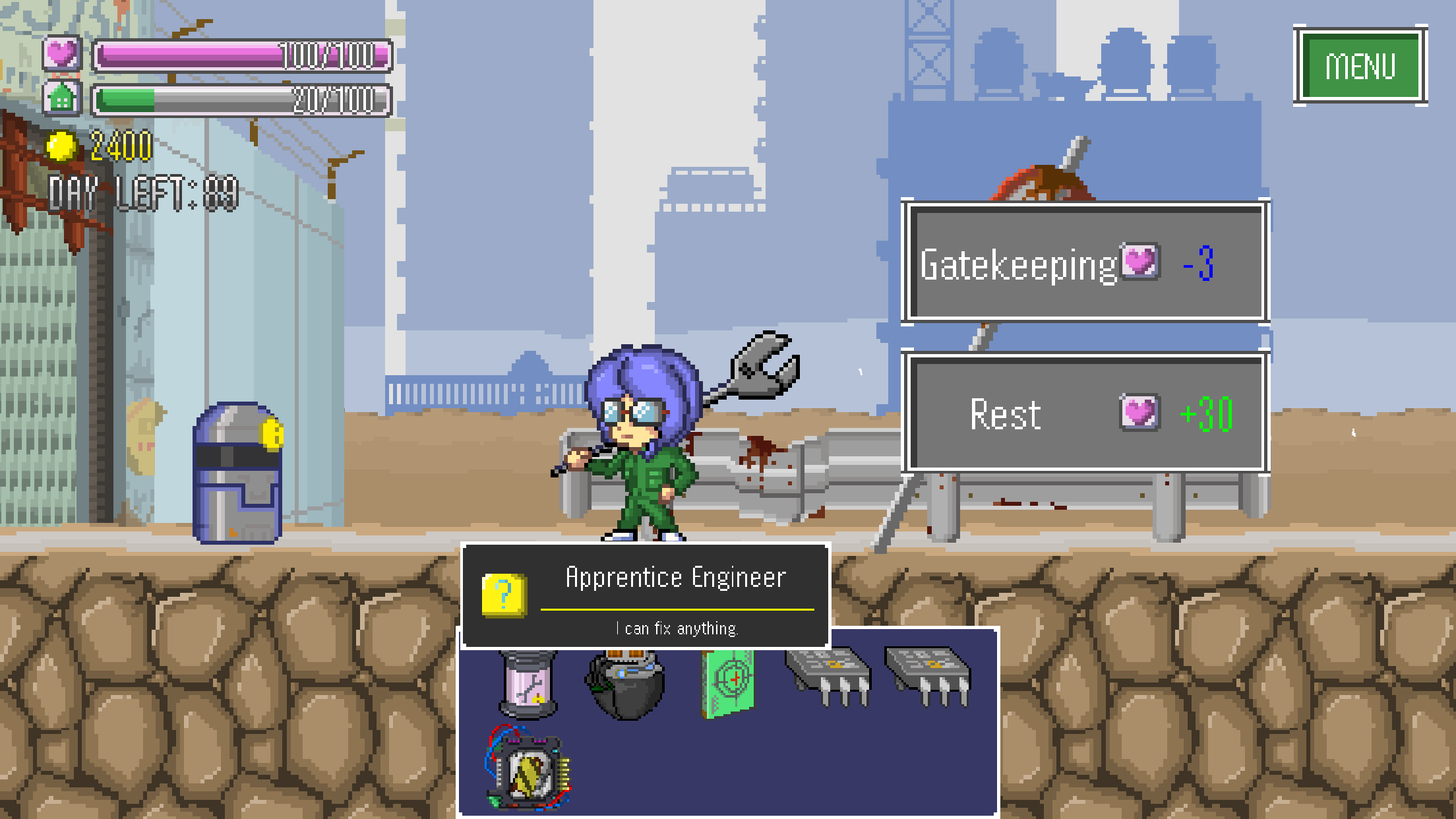1456x819 pixels.
Task: Select the purple coil item in inventory
Action: click(x=528, y=681)
